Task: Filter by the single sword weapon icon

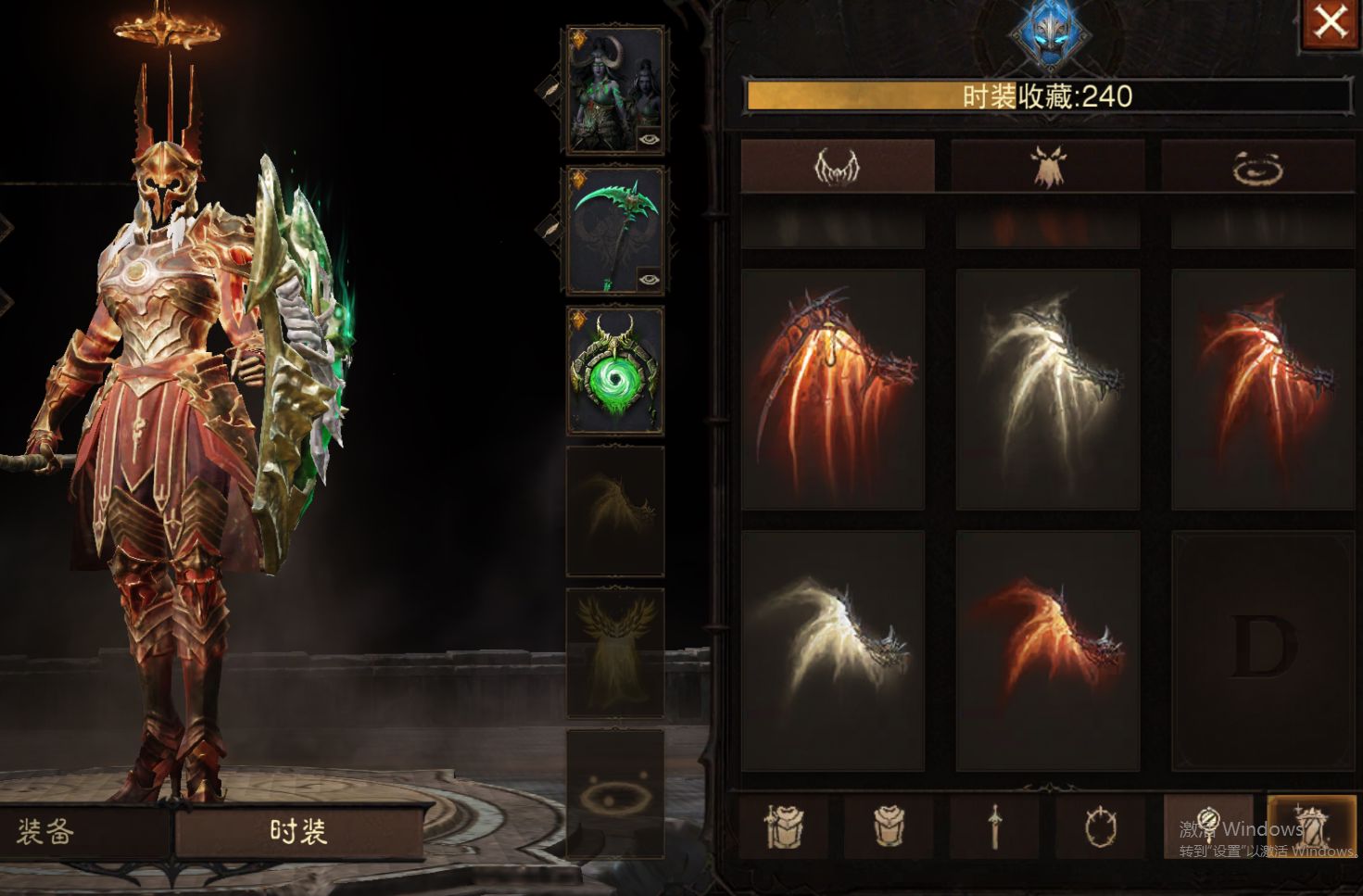Action: click(x=996, y=825)
